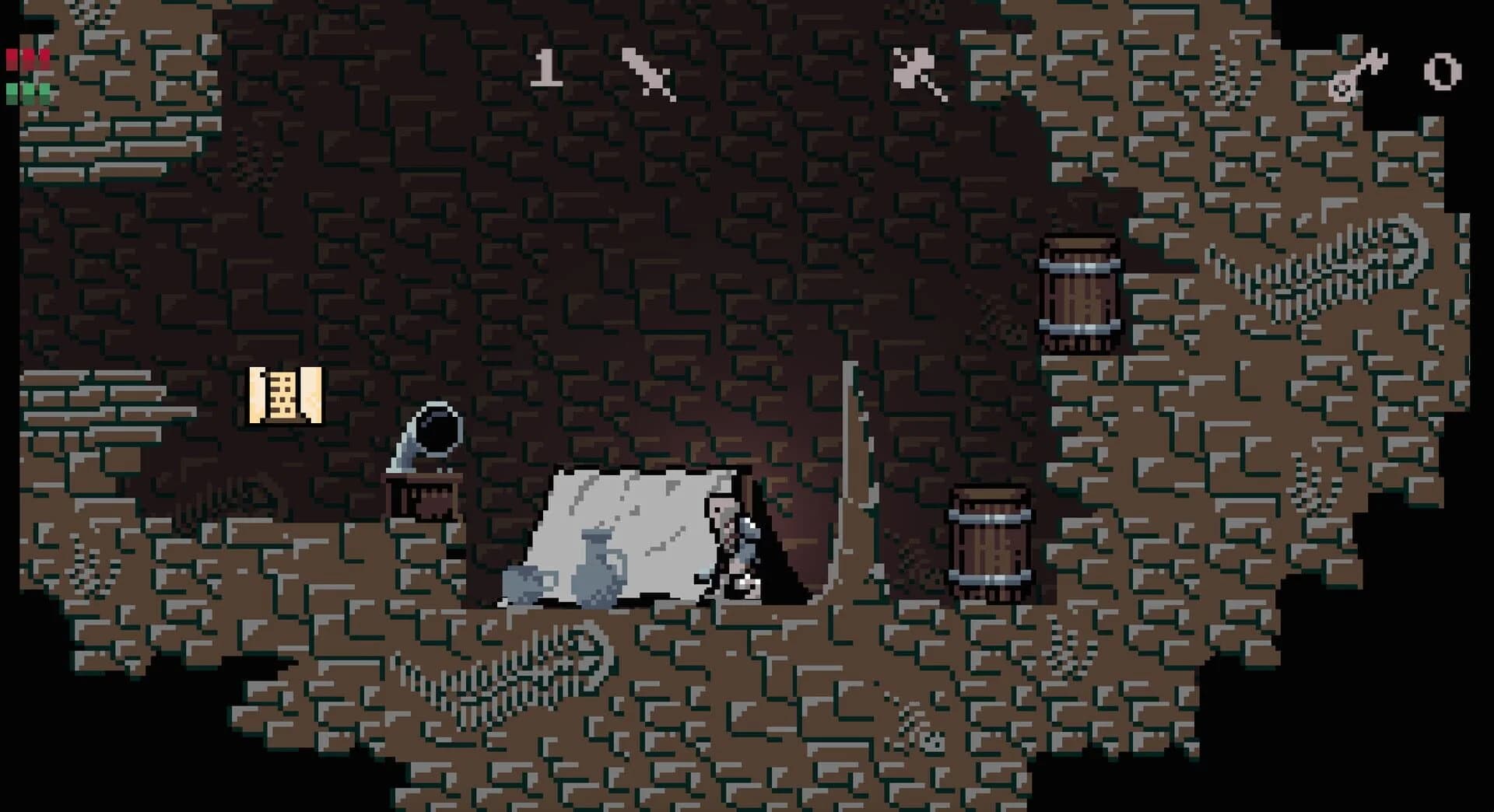1494x812 pixels.
Task: Click the green stamina pips indicator
Action: [27, 93]
